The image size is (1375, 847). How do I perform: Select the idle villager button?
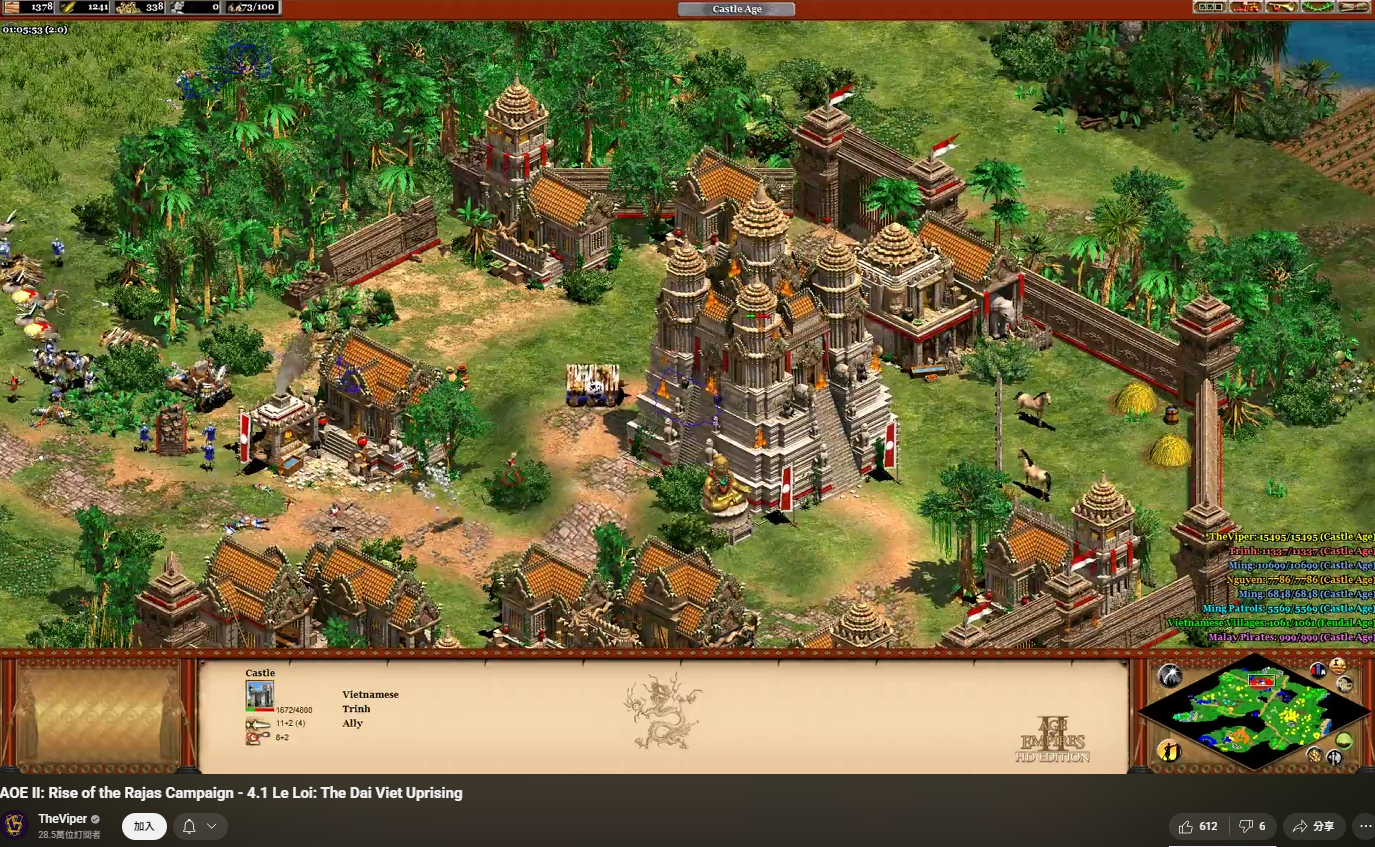coord(1169,750)
